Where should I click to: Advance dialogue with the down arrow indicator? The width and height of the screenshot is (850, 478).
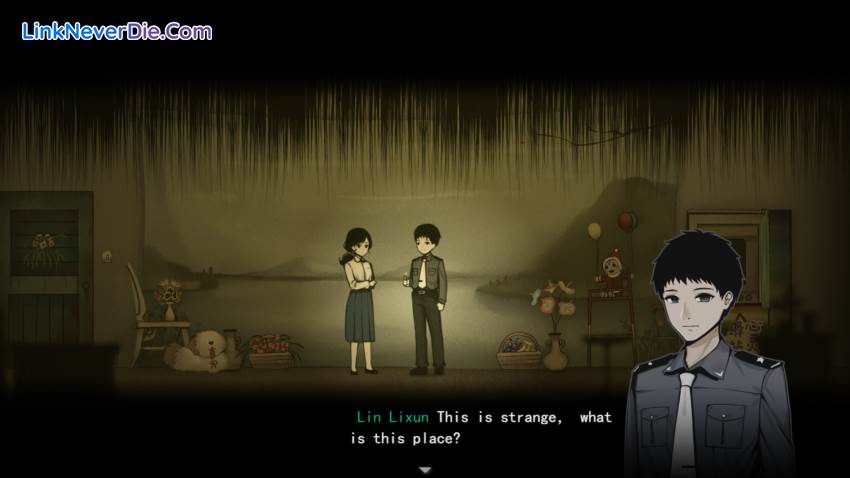425,469
